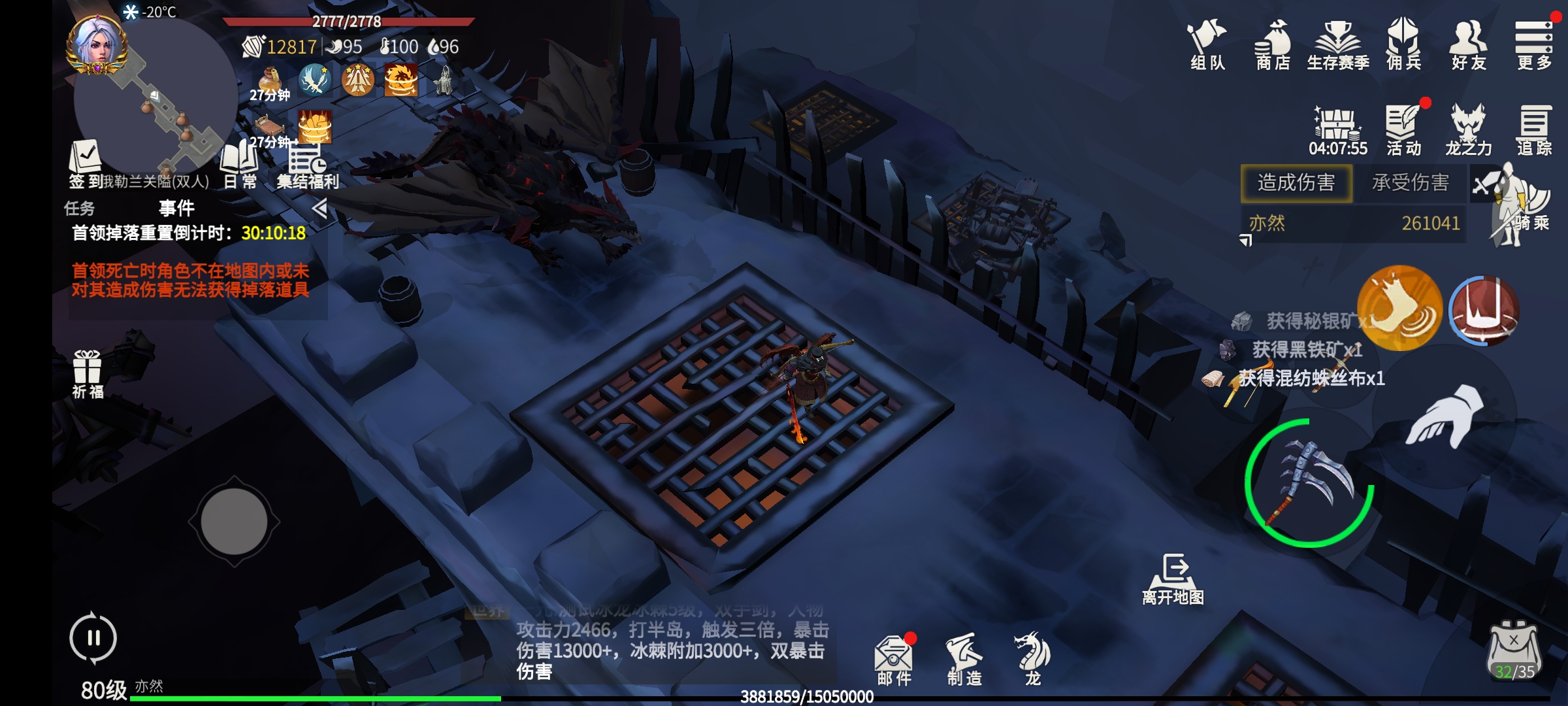Image resolution: width=1568 pixels, height=706 pixels.
Task: Open the 龙之力 dragon power menu
Action: pos(1468,129)
